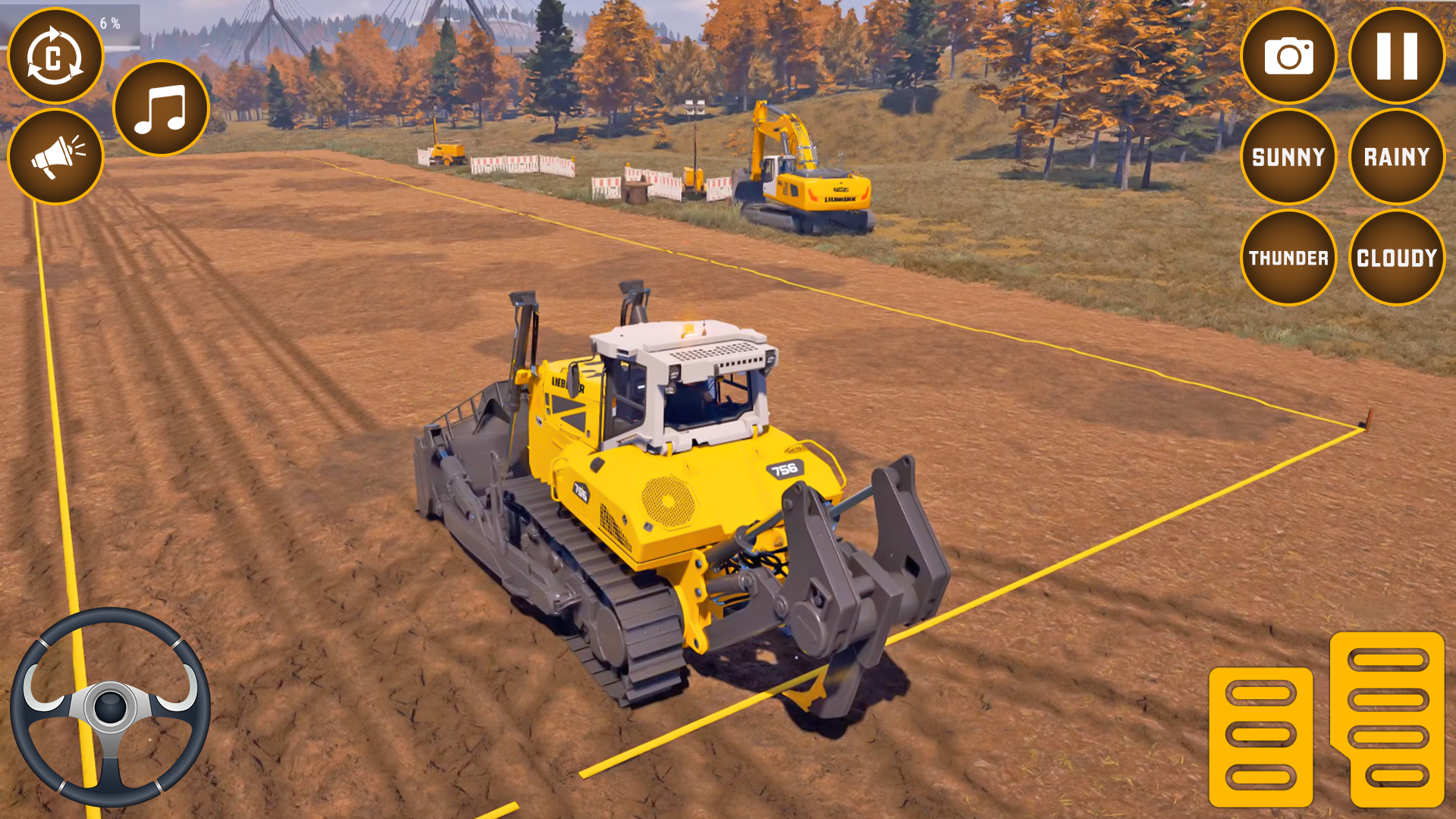Hit the tall accelerator pedal

pyautogui.click(x=1388, y=718)
